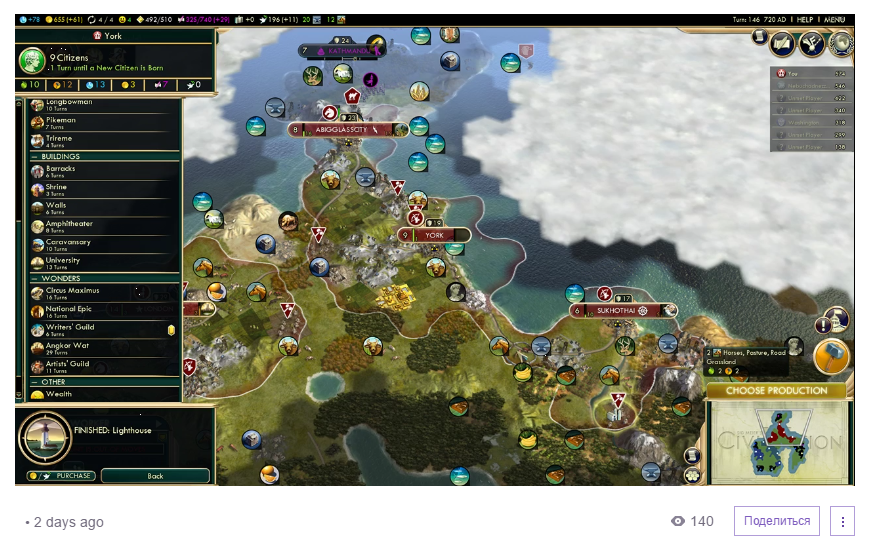Screen dimensions: 873x551
Task: Select University from the buildings list
Action: click(x=62, y=263)
